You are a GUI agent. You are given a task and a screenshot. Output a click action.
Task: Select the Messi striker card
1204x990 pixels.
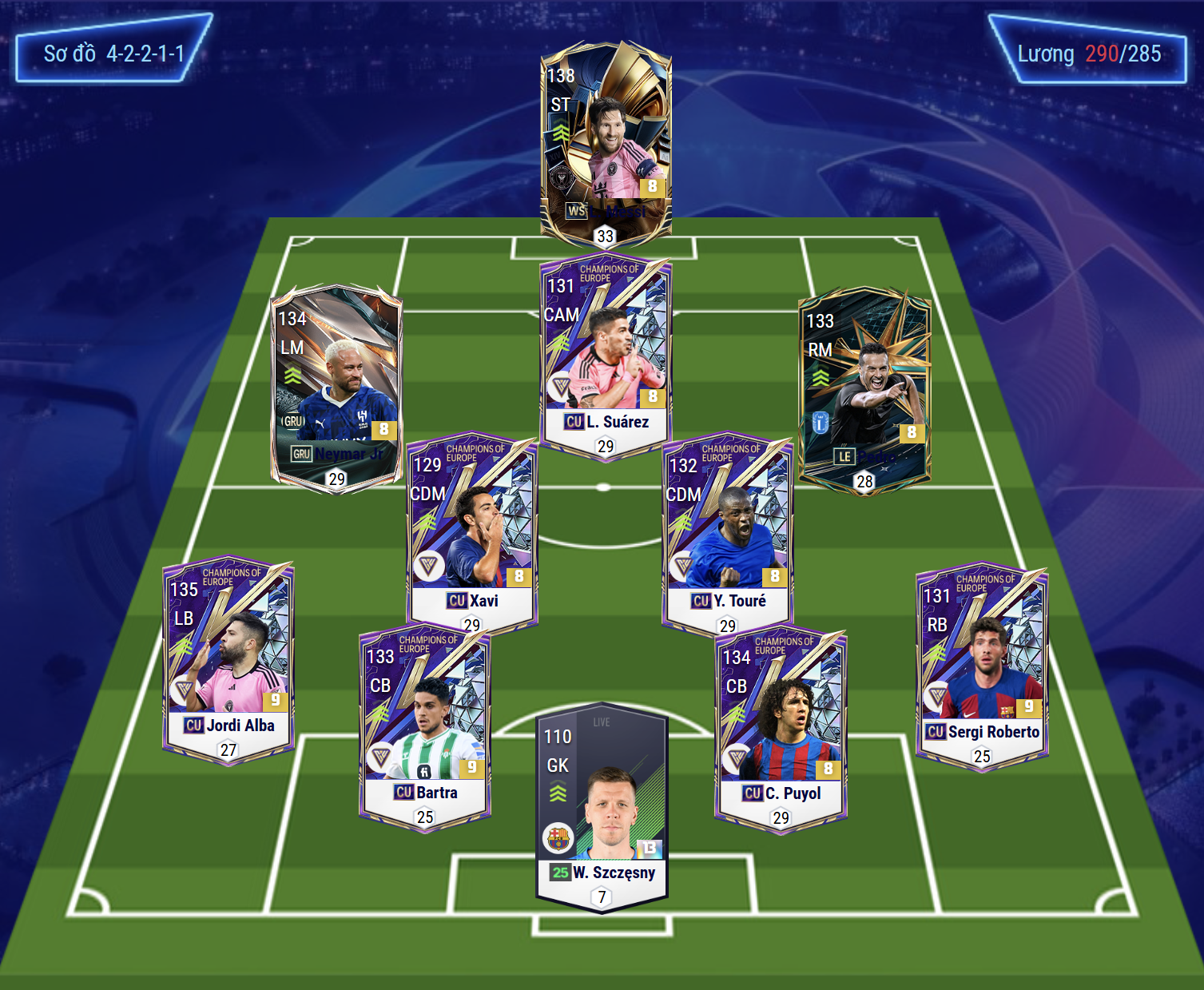[x=606, y=144]
